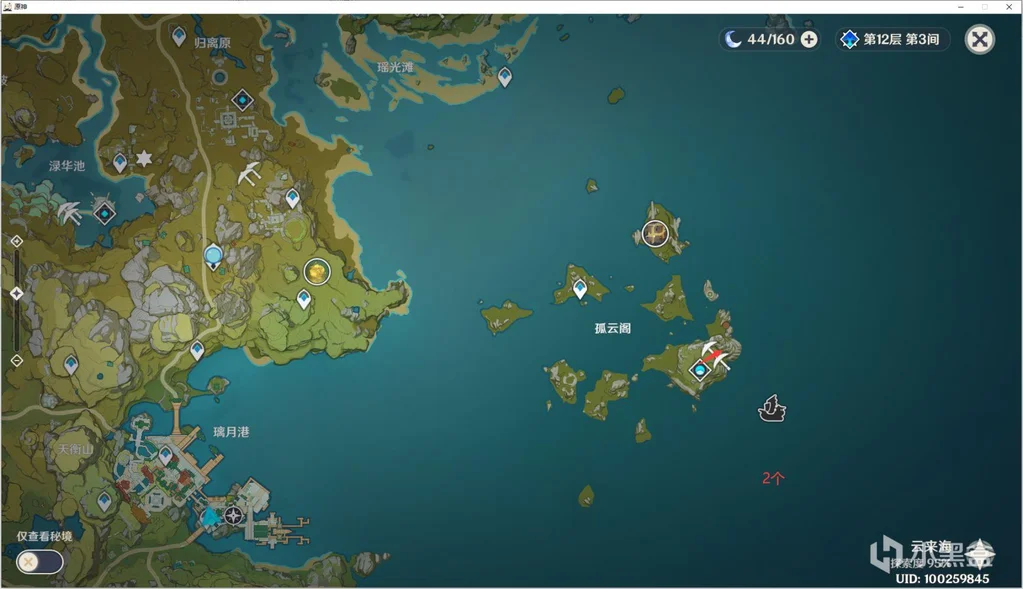Select the teleport waypoint beside 归离原
This screenshot has width=1023, height=589.
(x=179, y=36)
